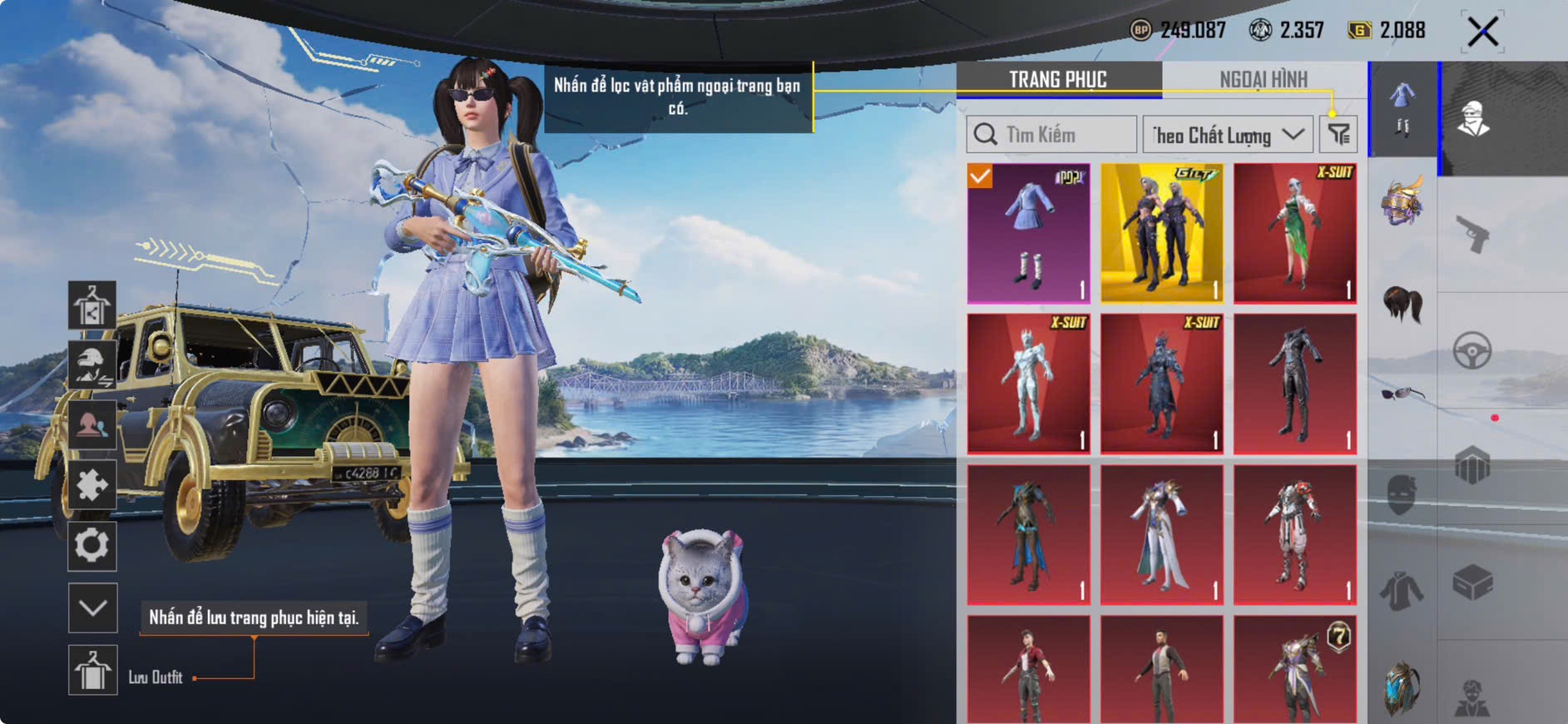Click the puzzle piece icon button

click(x=92, y=485)
